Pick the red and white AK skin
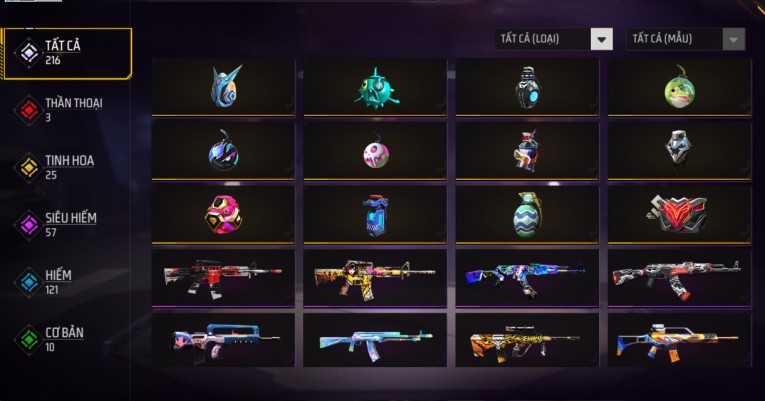This screenshot has height=401, width=765. click(x=679, y=277)
